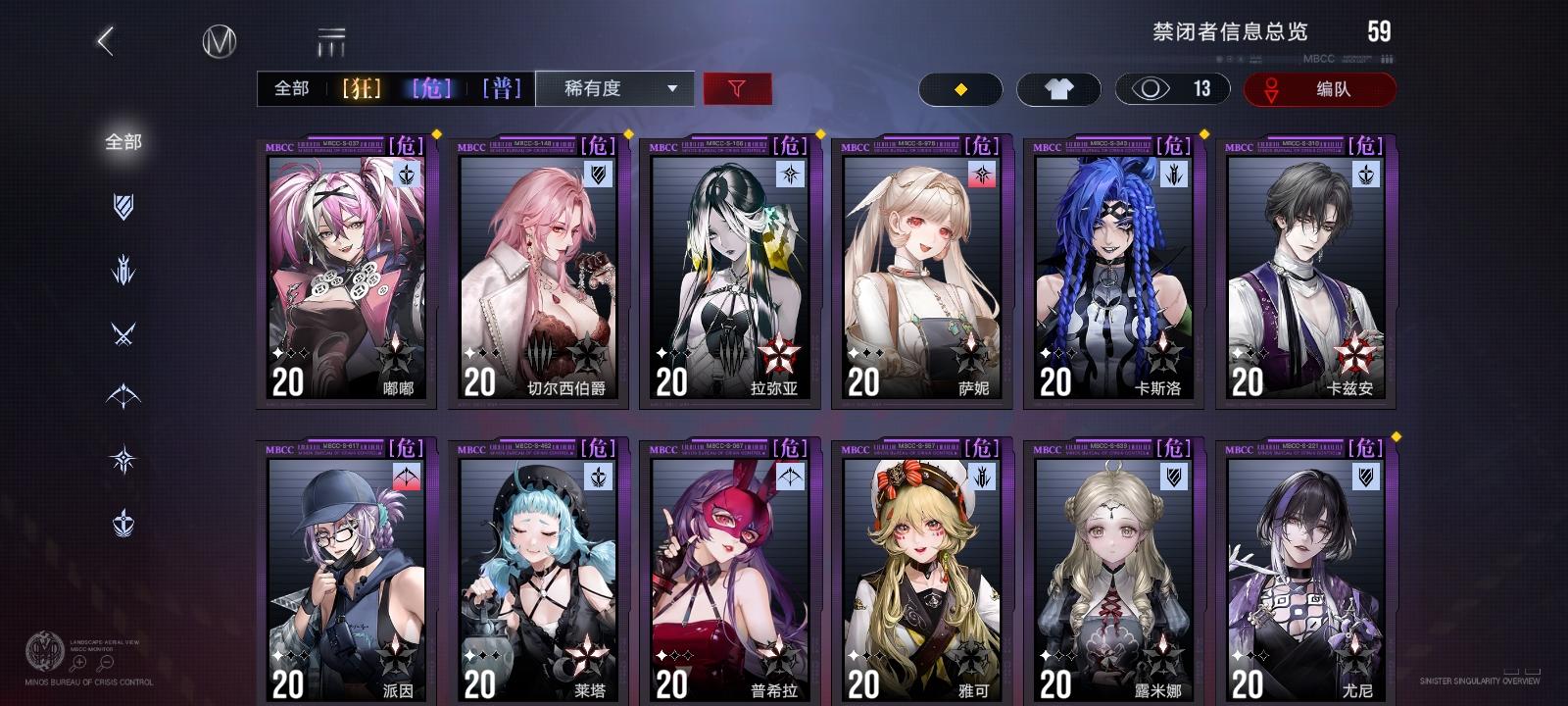
Task: Toggle the yellow diamond display switch
Action: pos(960,88)
